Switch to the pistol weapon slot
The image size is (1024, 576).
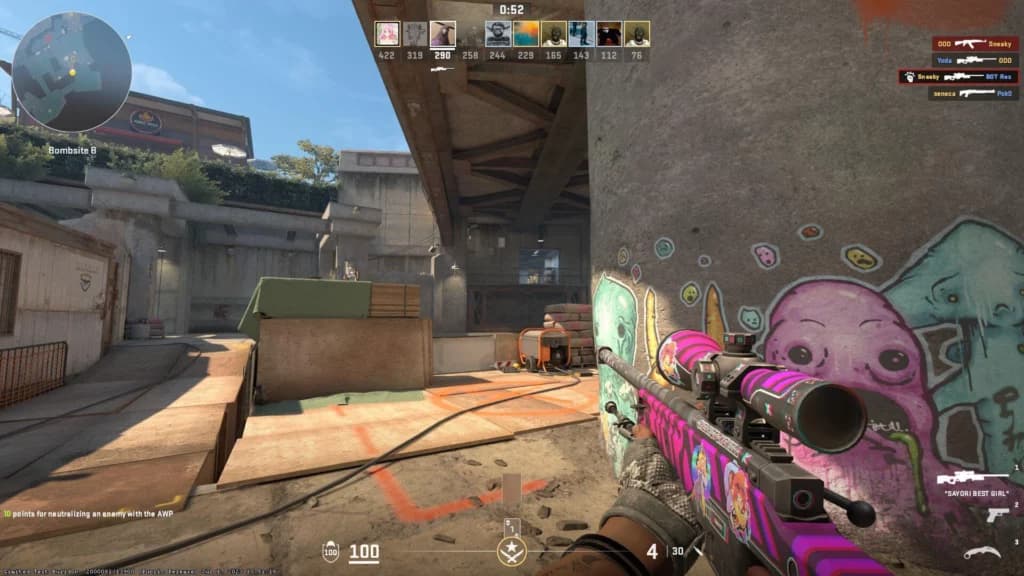tap(997, 514)
